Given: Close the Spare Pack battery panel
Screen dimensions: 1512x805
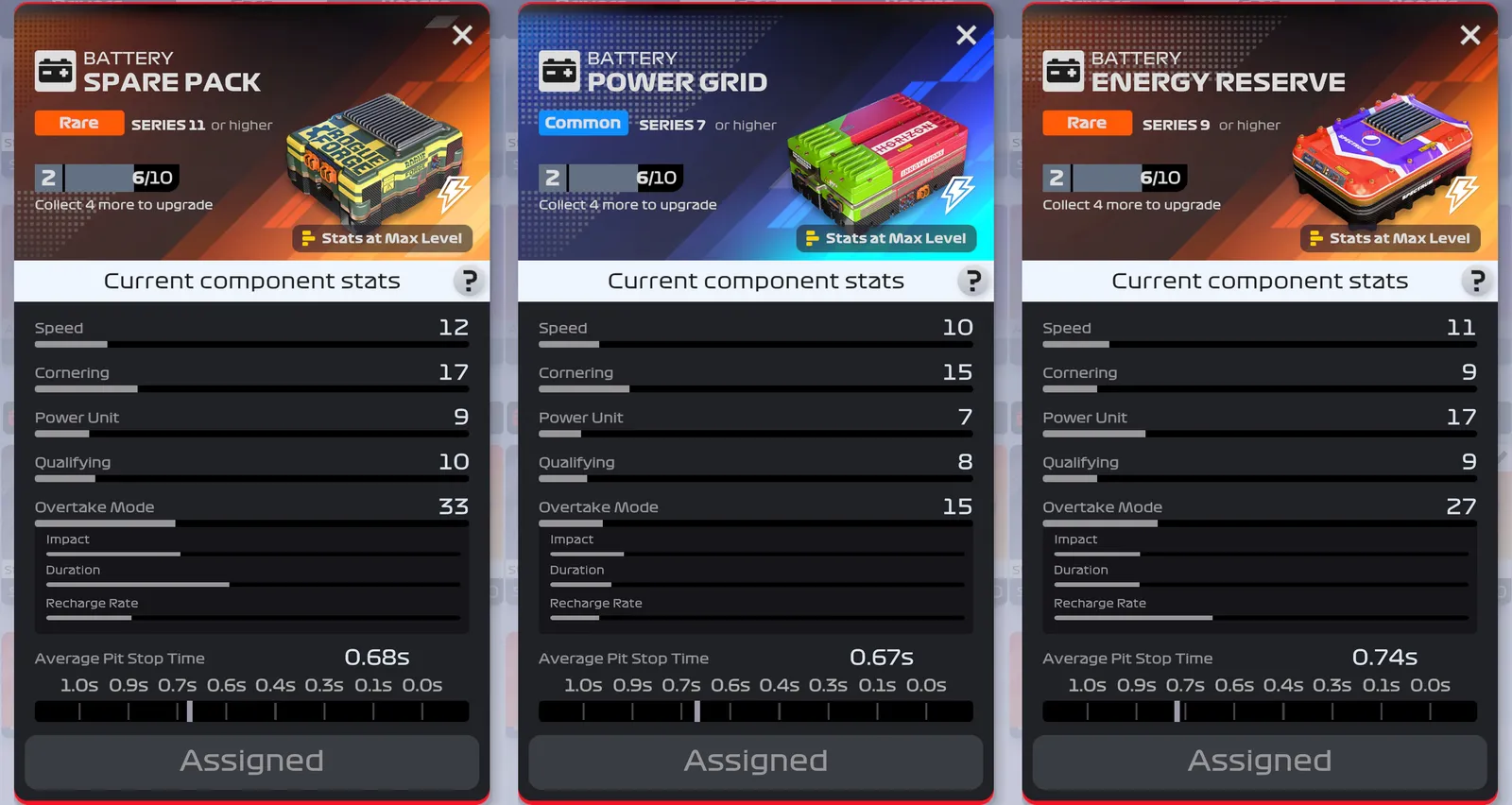Looking at the screenshot, I should pos(462,36).
